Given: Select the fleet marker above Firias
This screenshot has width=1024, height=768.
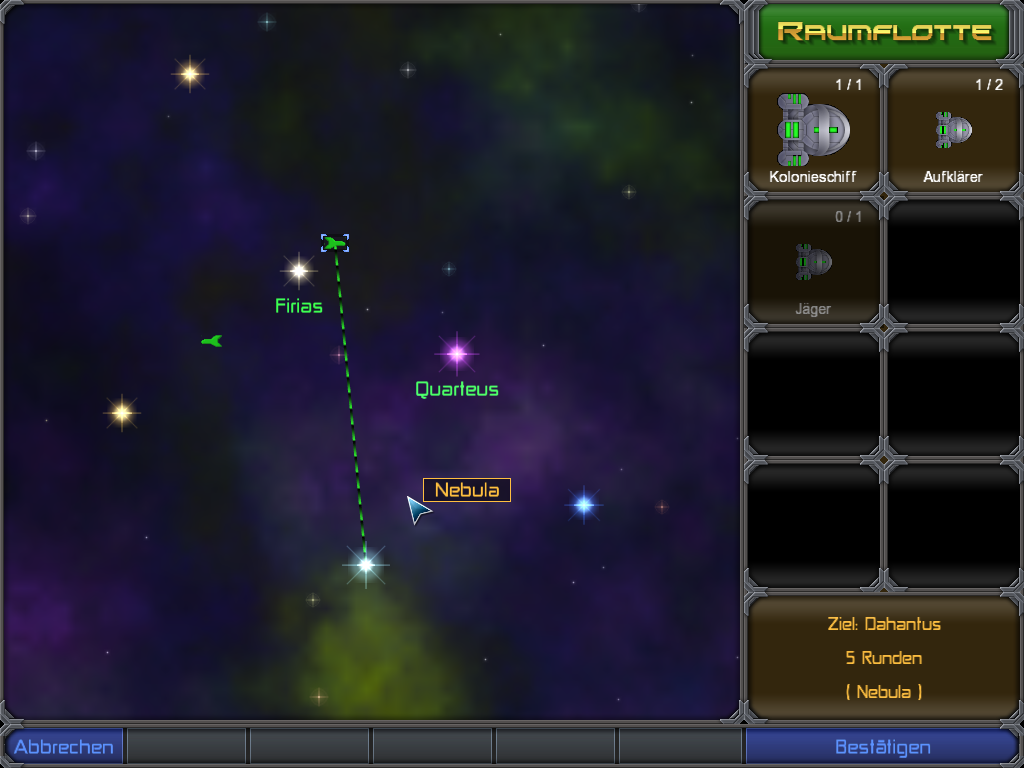Looking at the screenshot, I should pos(335,243).
